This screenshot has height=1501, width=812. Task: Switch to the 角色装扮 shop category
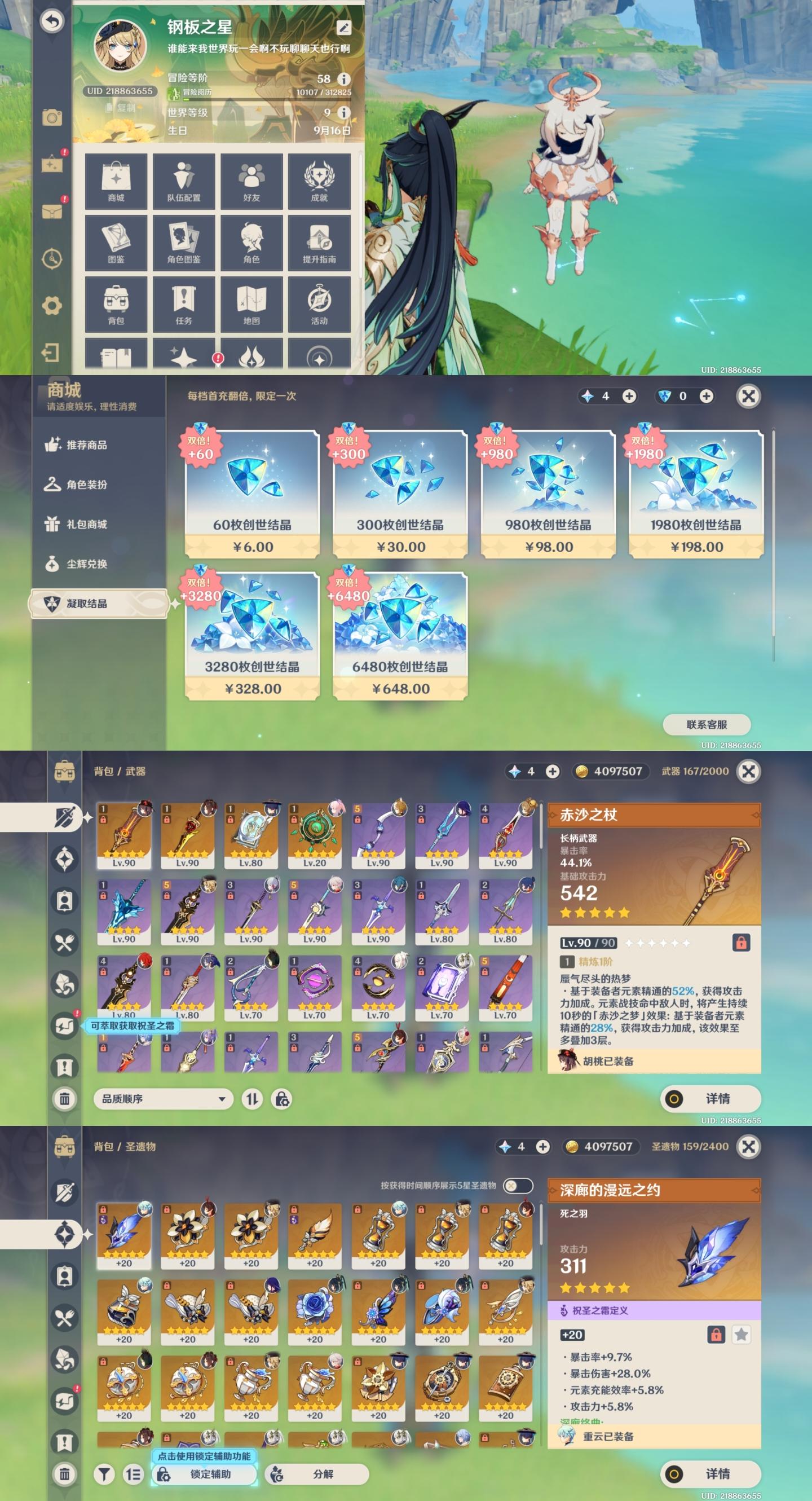pos(86,485)
